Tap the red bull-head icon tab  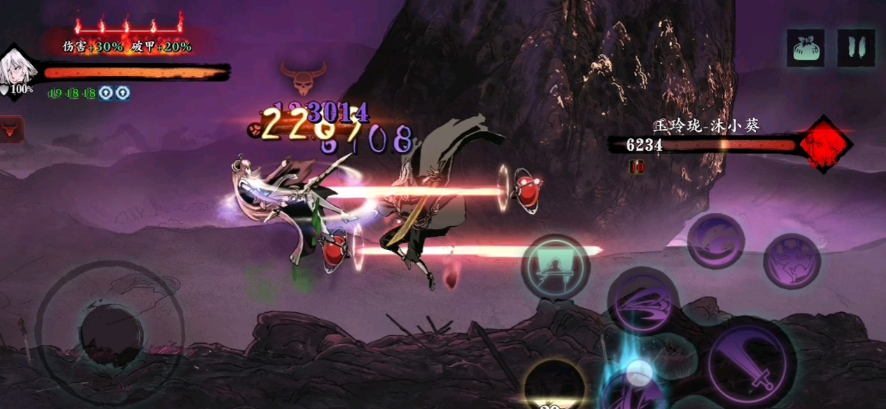(x=12, y=129)
